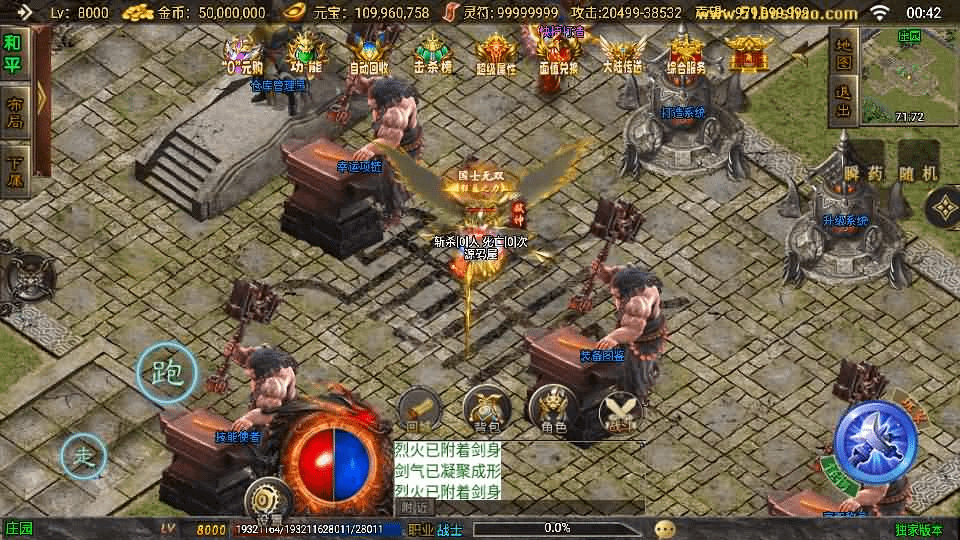
Task: Activate the 自动回收 auto-recycle icon
Action: (x=369, y=53)
